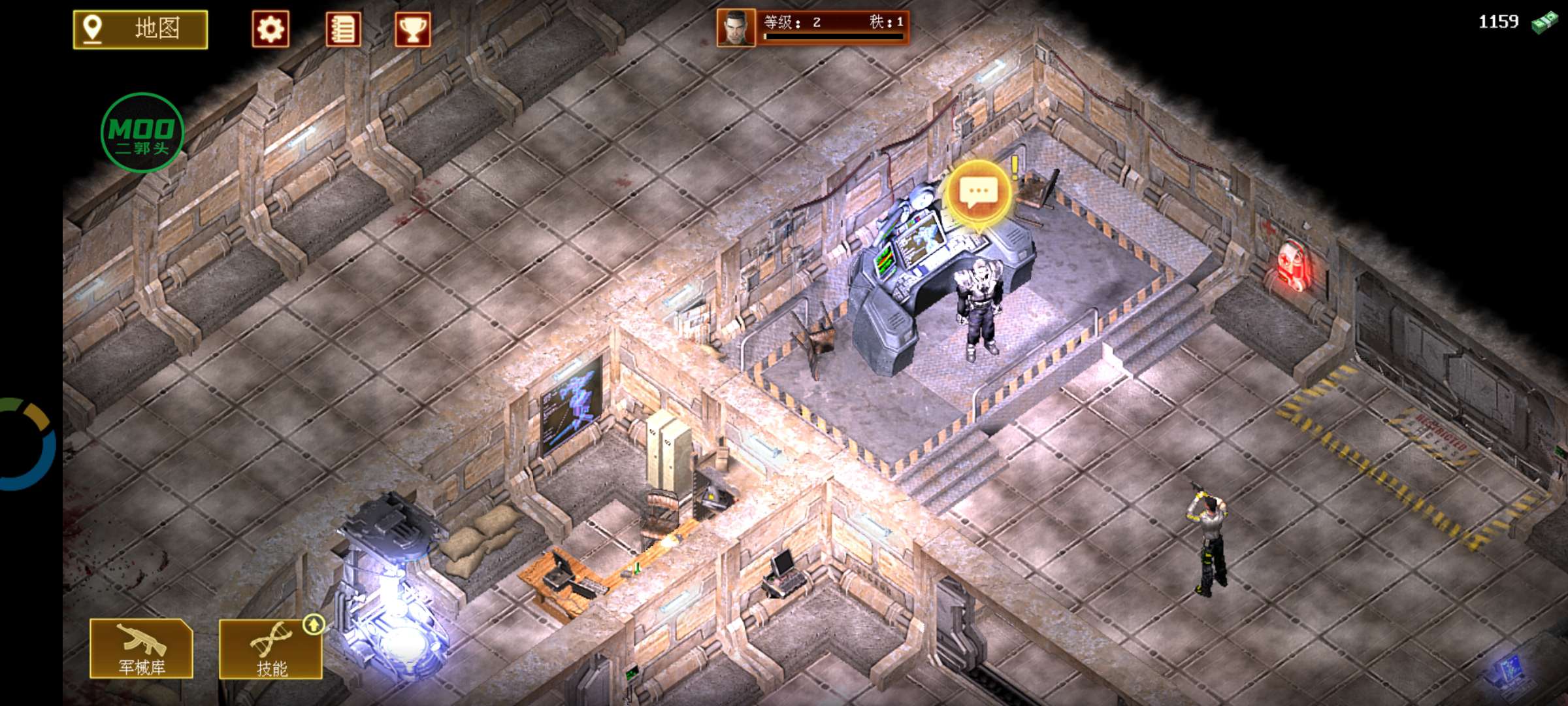Show the trophy achievements screen

click(412, 29)
